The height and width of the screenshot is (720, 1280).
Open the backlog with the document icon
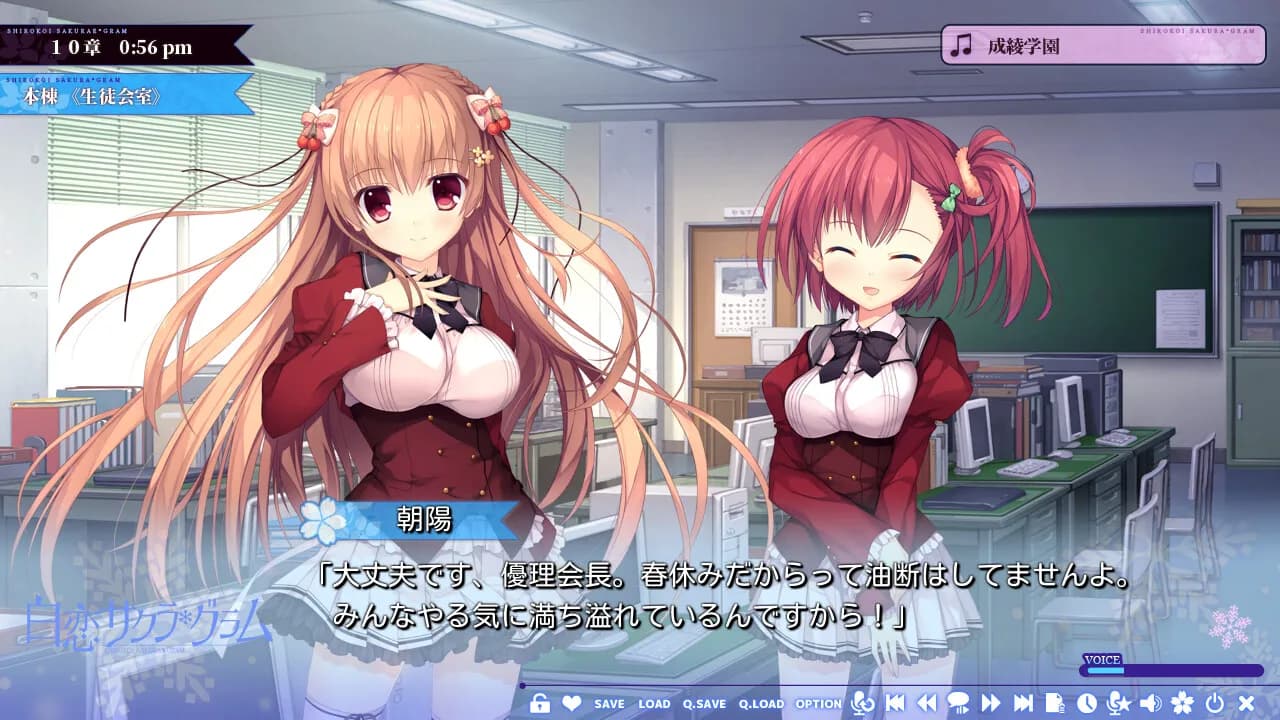click(1055, 703)
